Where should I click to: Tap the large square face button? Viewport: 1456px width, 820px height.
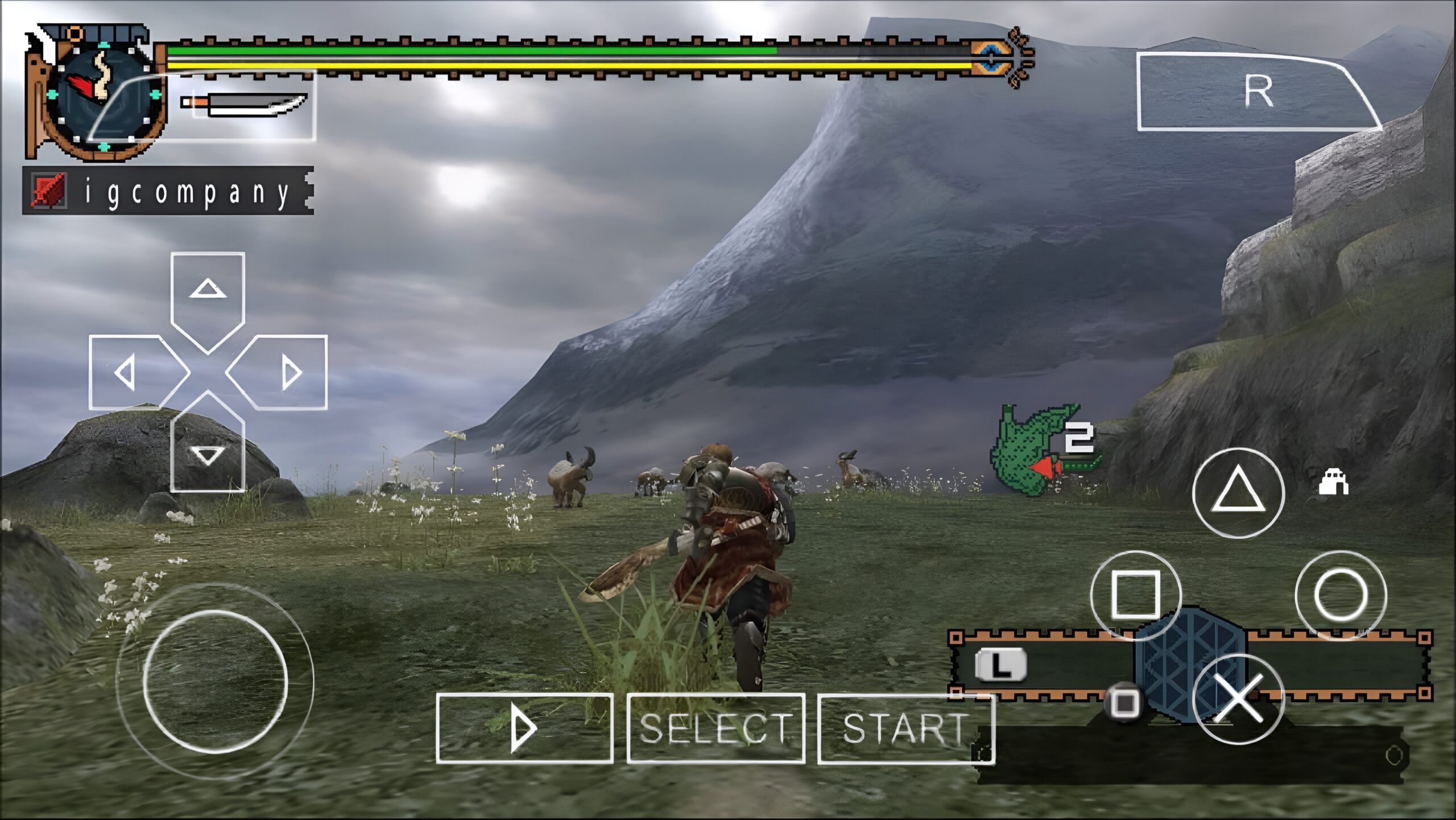[x=1135, y=596]
